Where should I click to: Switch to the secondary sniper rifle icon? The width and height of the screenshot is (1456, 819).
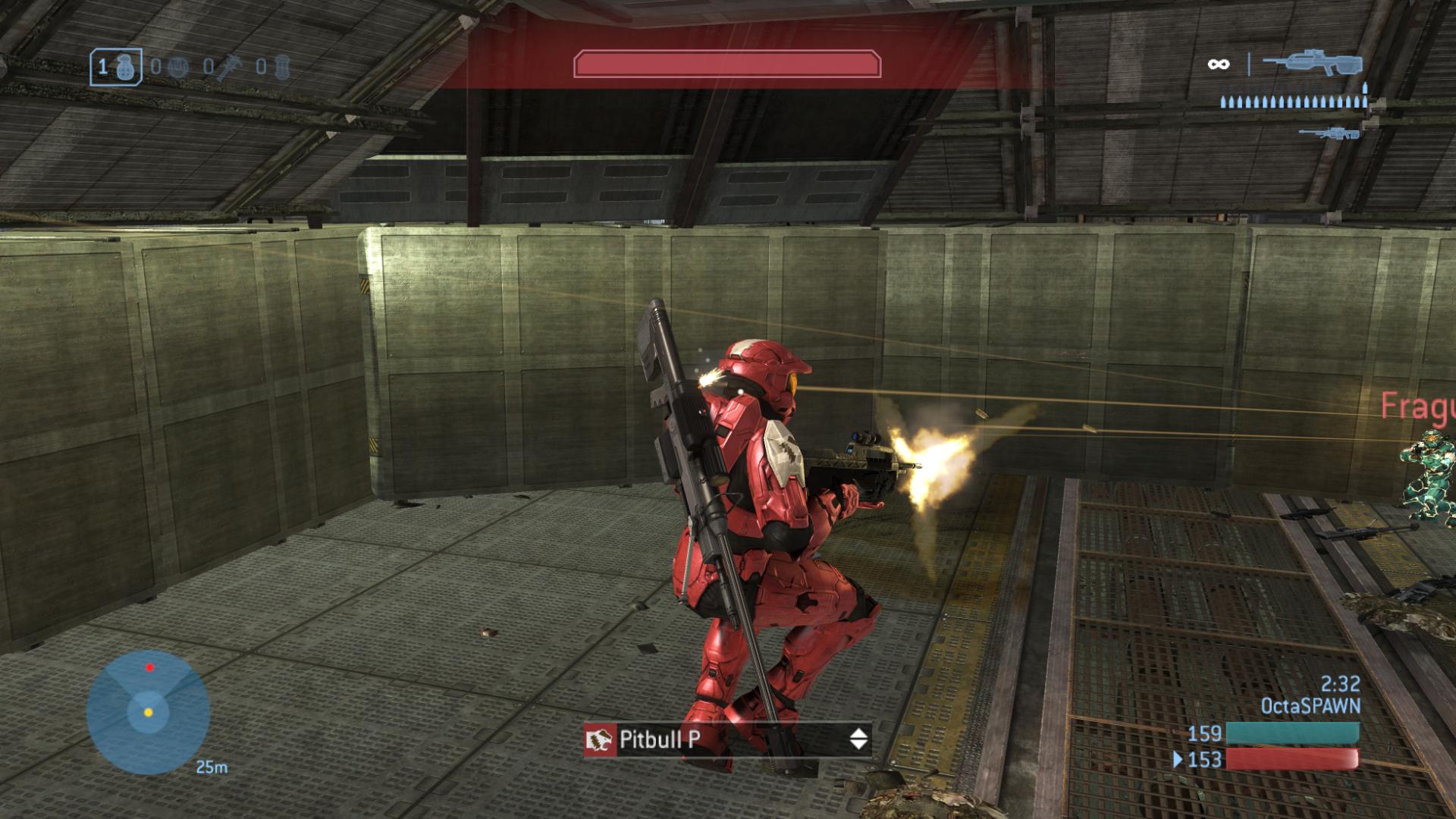point(1327,133)
